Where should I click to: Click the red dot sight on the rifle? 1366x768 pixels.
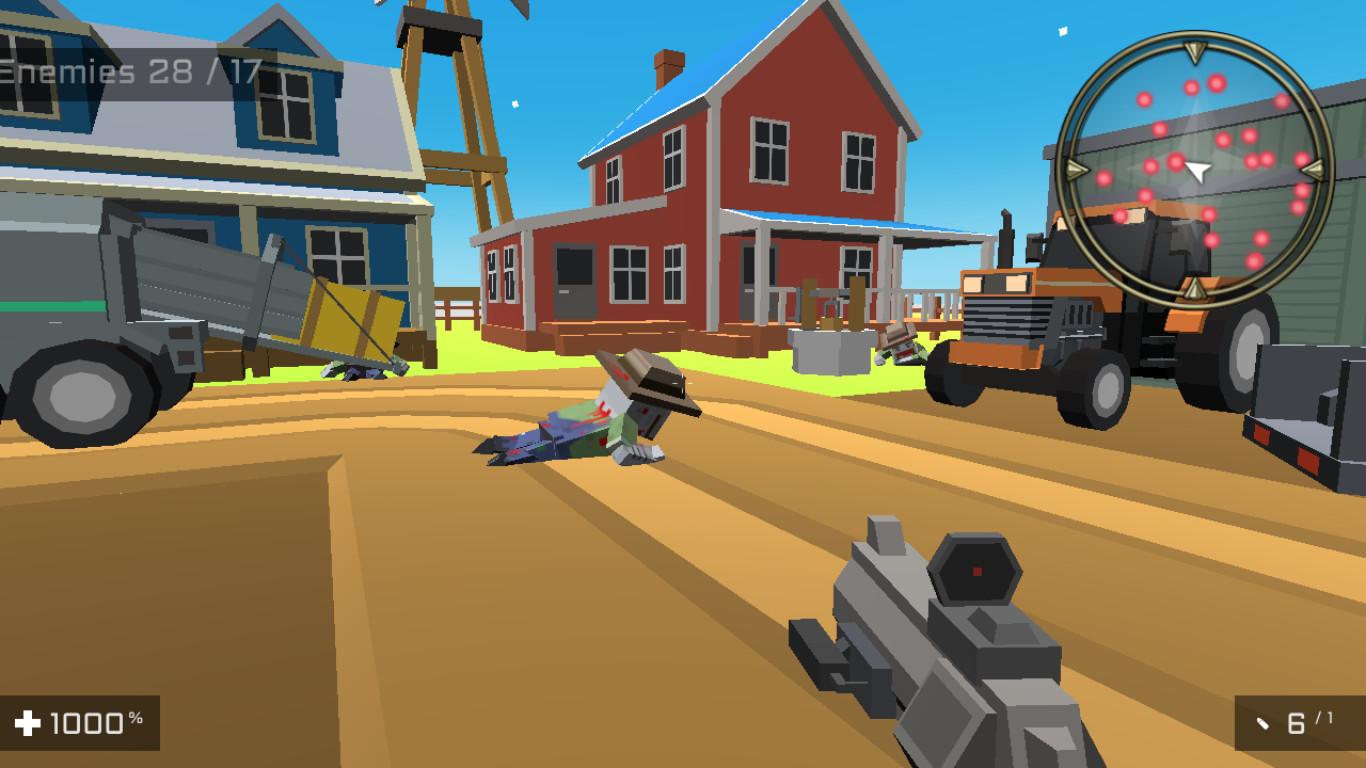pos(975,570)
